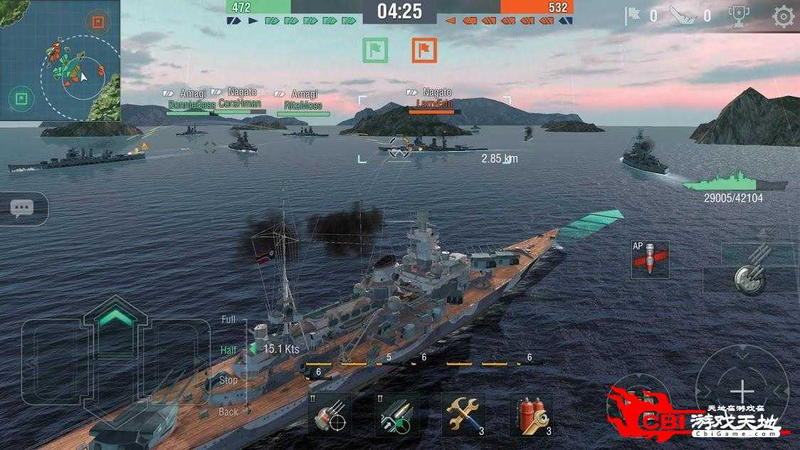
Task: Tap the forward chevron throttle arrow
Action: [x=116, y=318]
